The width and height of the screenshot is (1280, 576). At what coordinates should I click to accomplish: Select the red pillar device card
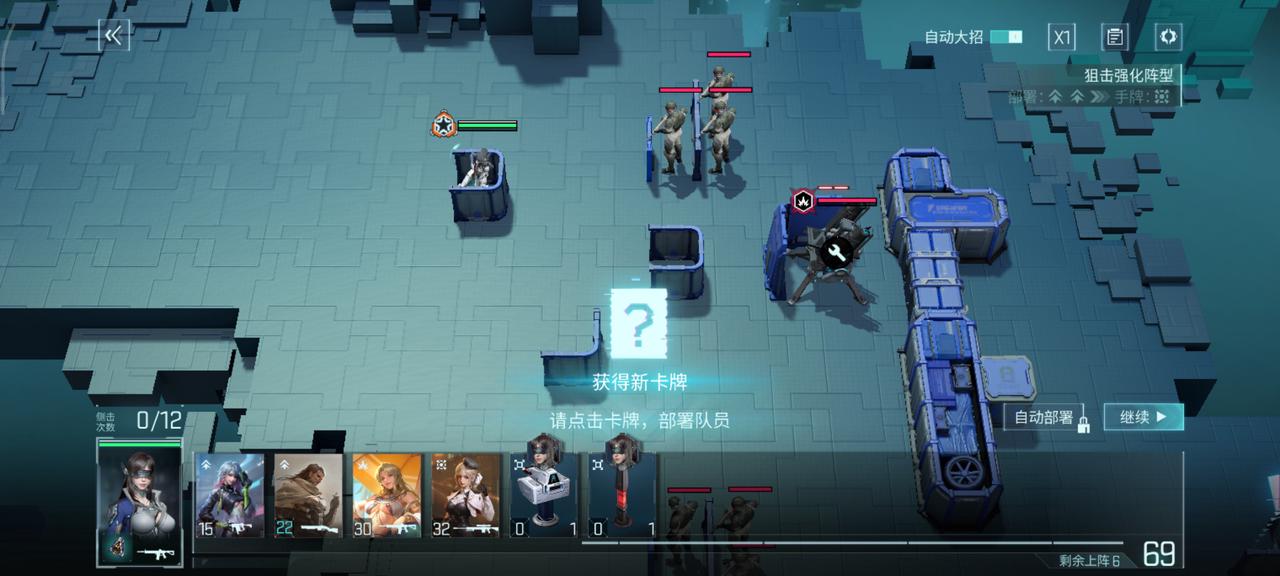tap(622, 495)
